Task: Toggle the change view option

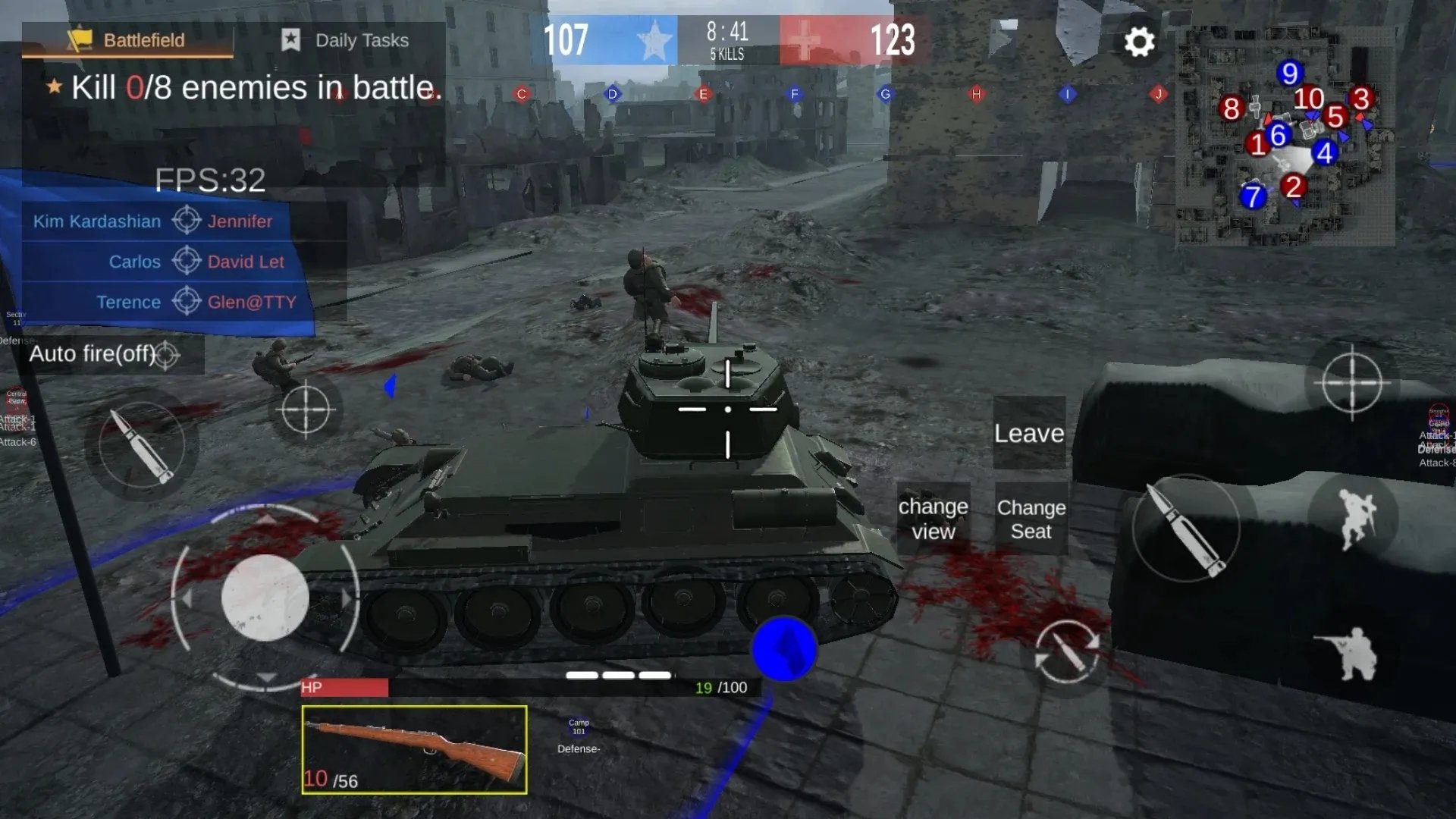Action: pyautogui.click(x=934, y=519)
